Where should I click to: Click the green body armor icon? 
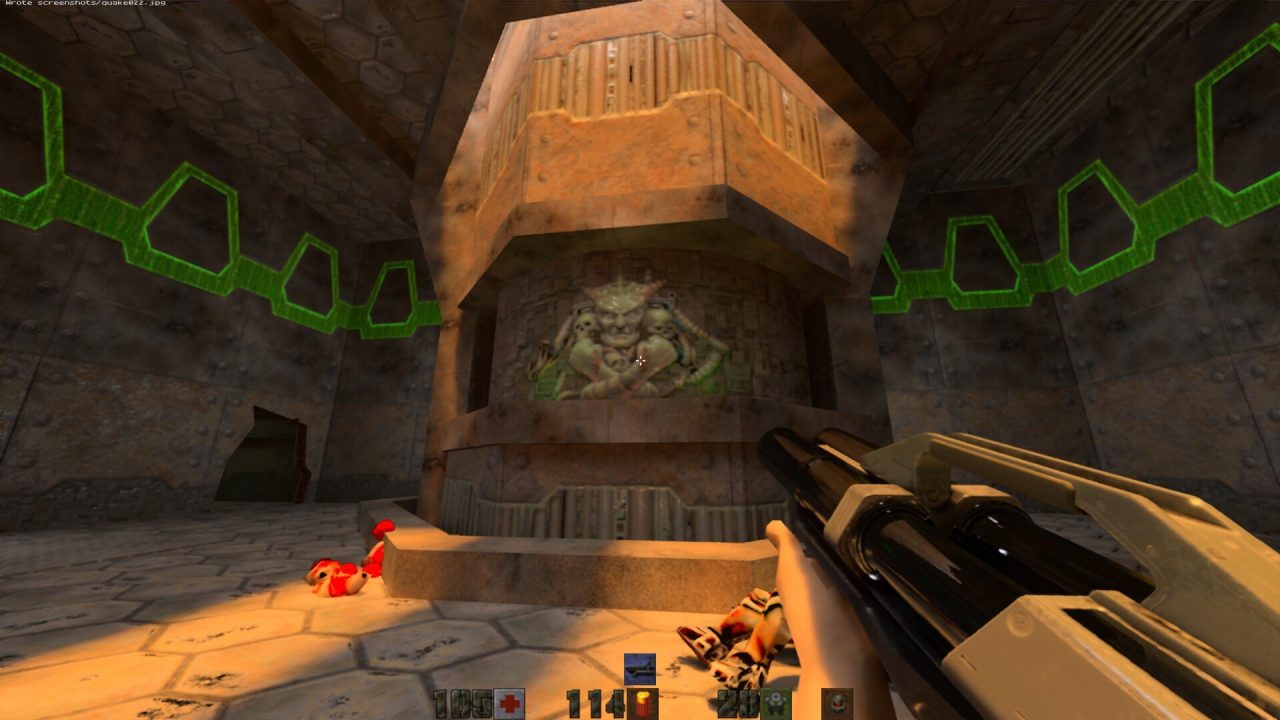tap(775, 704)
